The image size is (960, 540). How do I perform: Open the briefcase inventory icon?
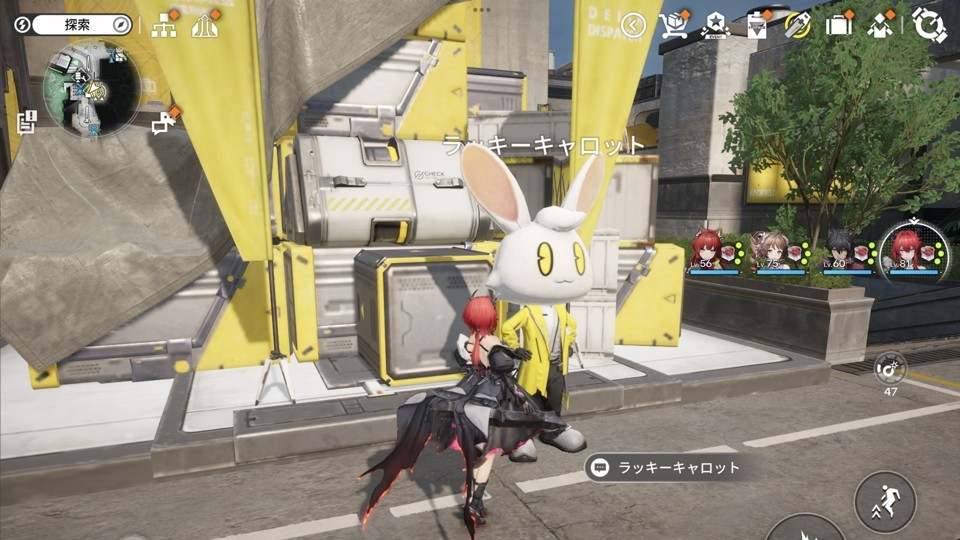[838, 25]
